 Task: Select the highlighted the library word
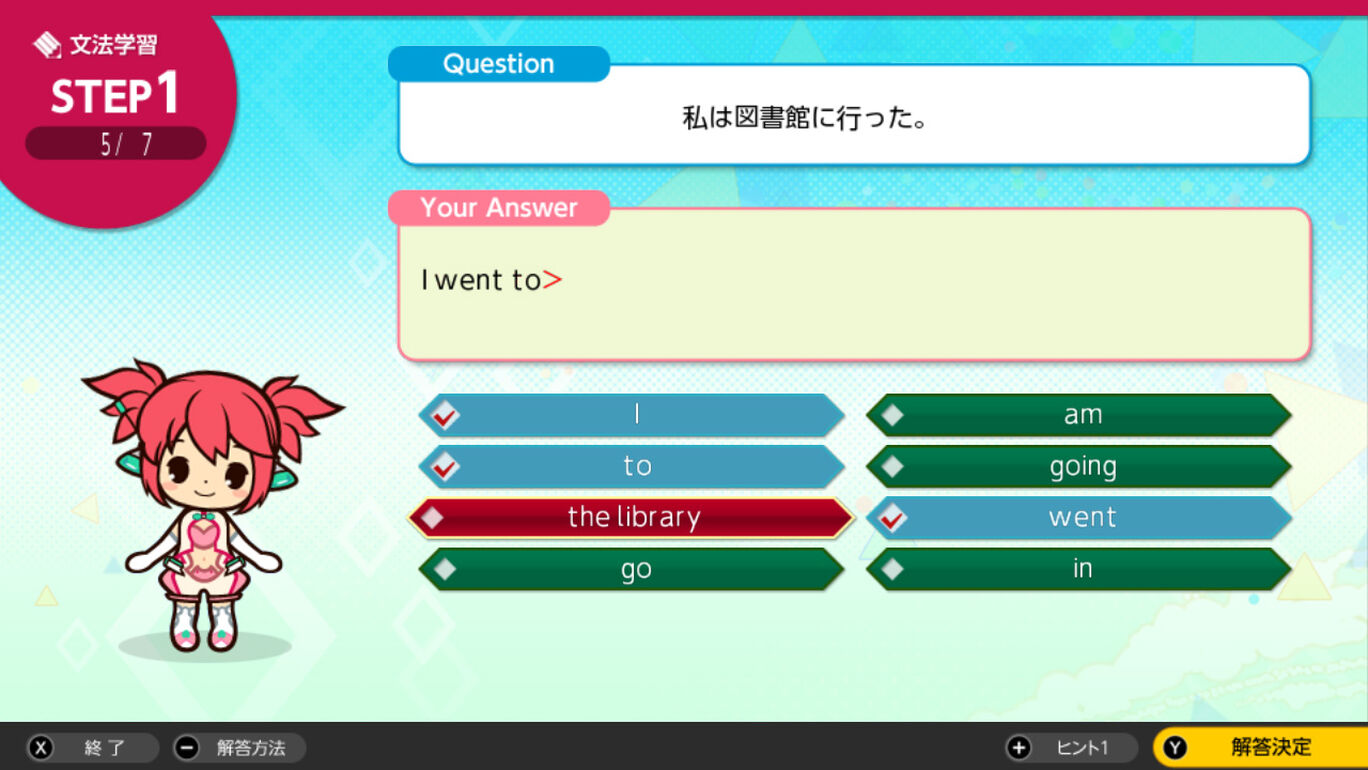tap(634, 518)
